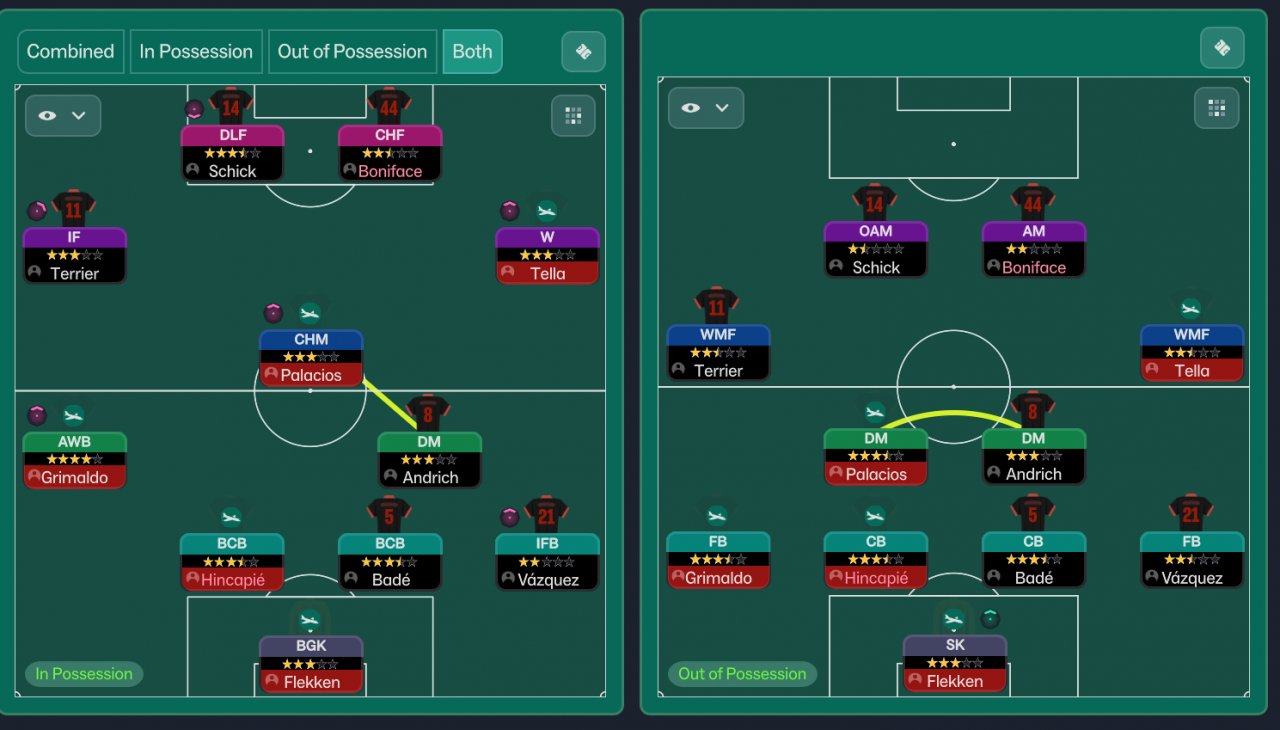The height and width of the screenshot is (730, 1280).
Task: Activate the Both view tab
Action: tap(472, 52)
